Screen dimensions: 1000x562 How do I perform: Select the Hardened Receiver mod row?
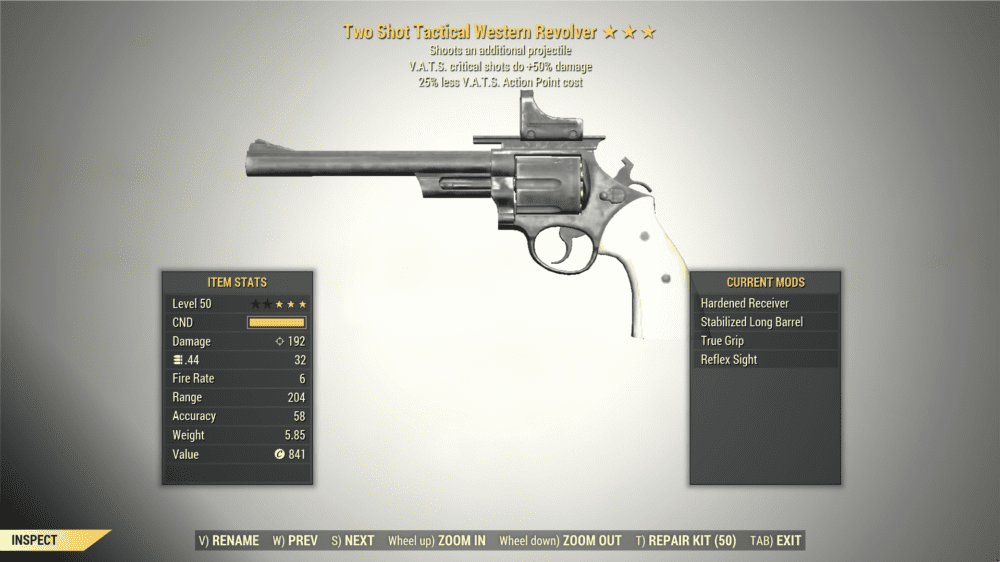click(x=766, y=303)
